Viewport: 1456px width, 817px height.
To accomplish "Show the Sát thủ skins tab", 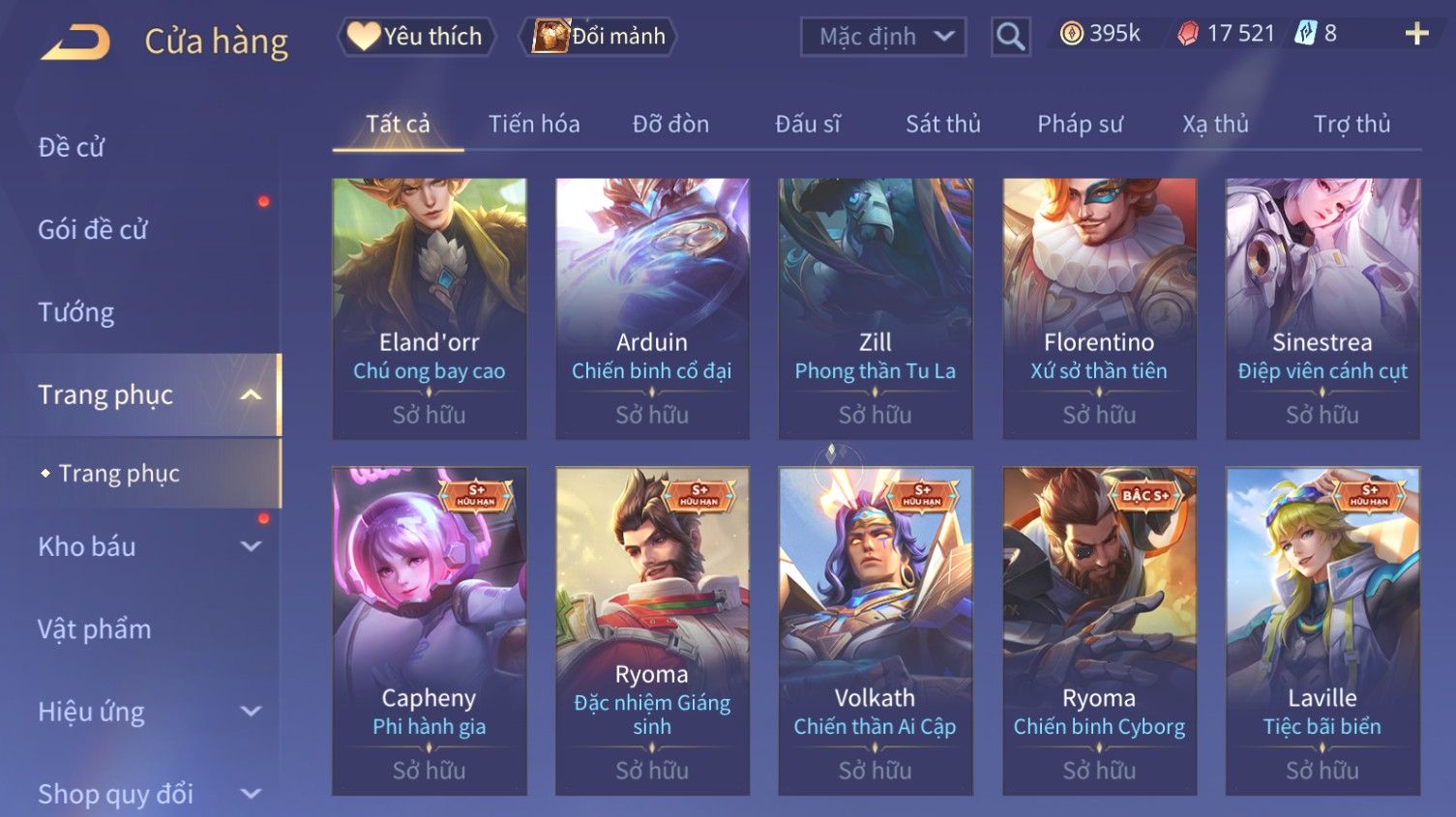I will pyautogui.click(x=942, y=124).
